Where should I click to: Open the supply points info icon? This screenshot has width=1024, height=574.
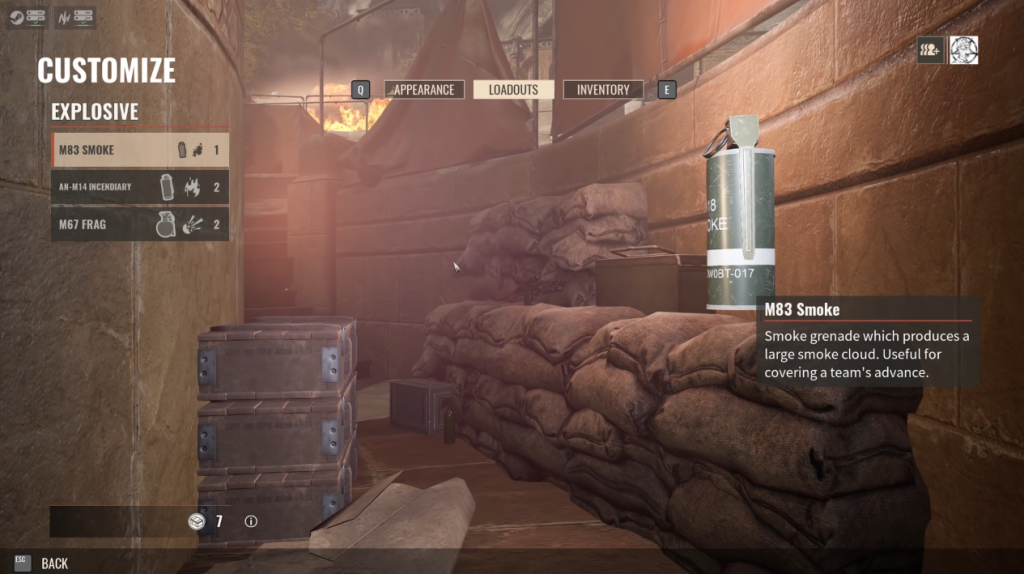(x=251, y=521)
